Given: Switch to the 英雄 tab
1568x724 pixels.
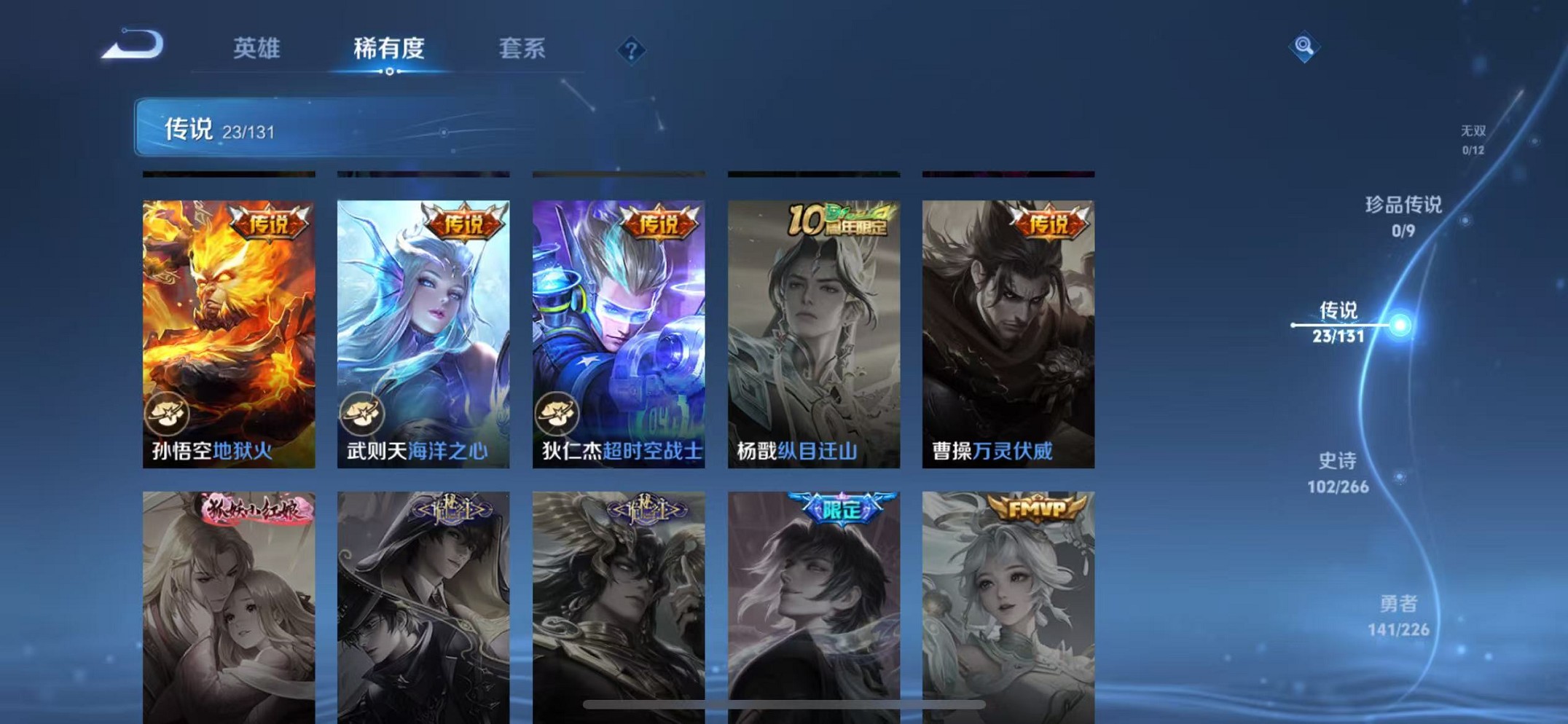Looking at the screenshot, I should [256, 50].
